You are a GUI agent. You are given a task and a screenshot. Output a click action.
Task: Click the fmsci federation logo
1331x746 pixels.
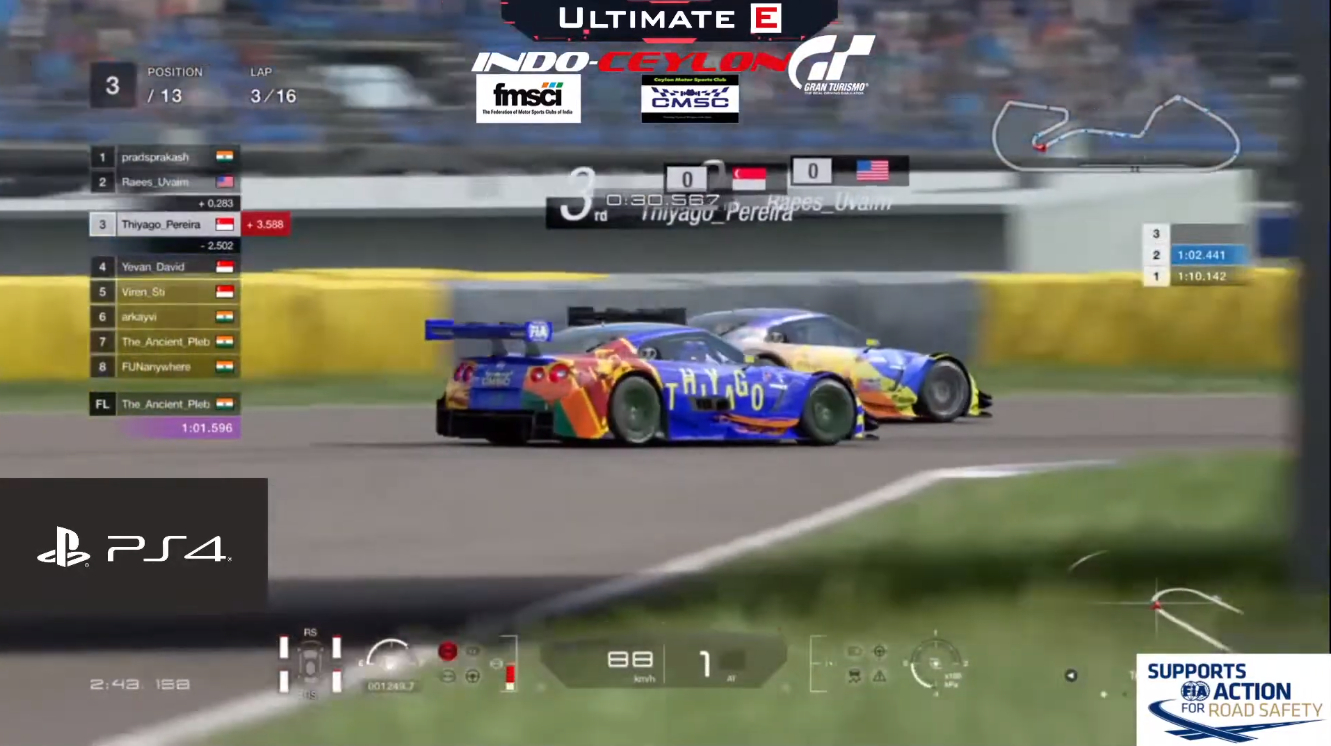click(x=528, y=98)
